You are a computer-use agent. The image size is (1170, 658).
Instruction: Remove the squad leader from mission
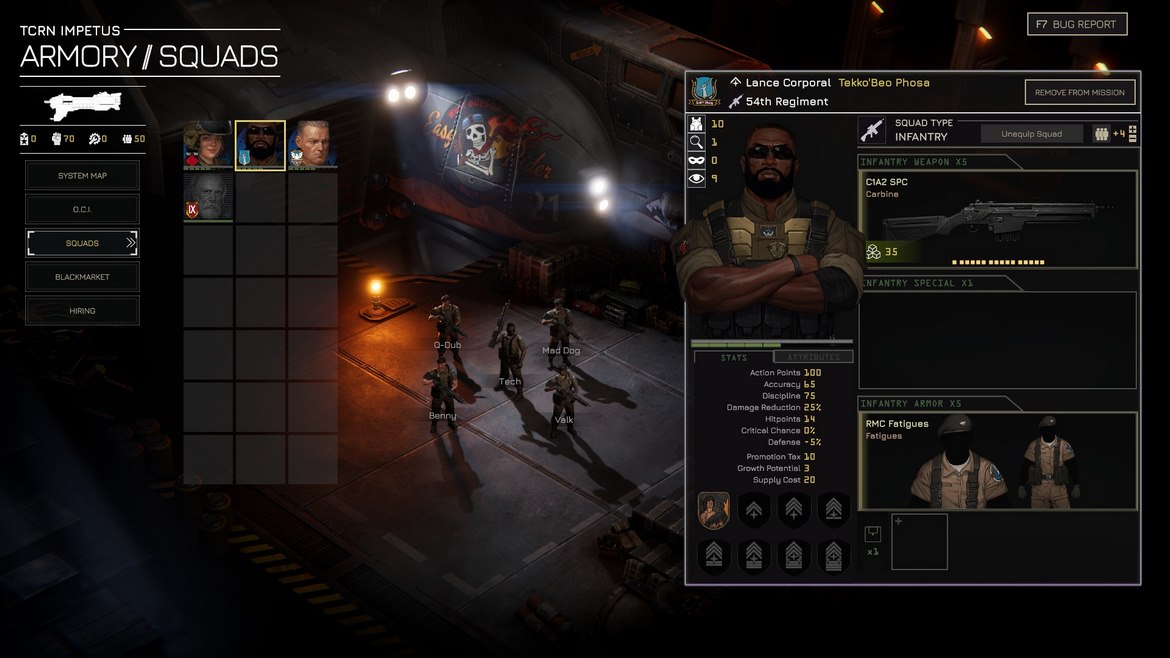pos(1079,92)
